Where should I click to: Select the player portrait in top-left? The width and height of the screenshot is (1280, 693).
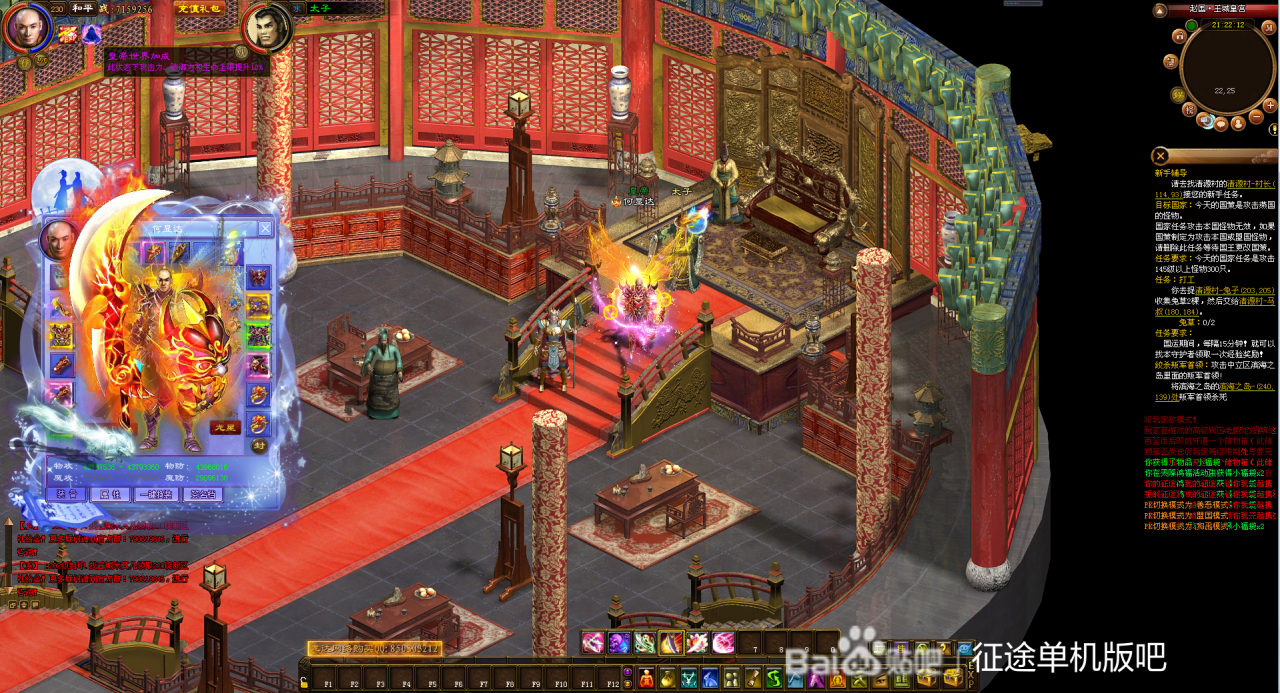[28, 28]
